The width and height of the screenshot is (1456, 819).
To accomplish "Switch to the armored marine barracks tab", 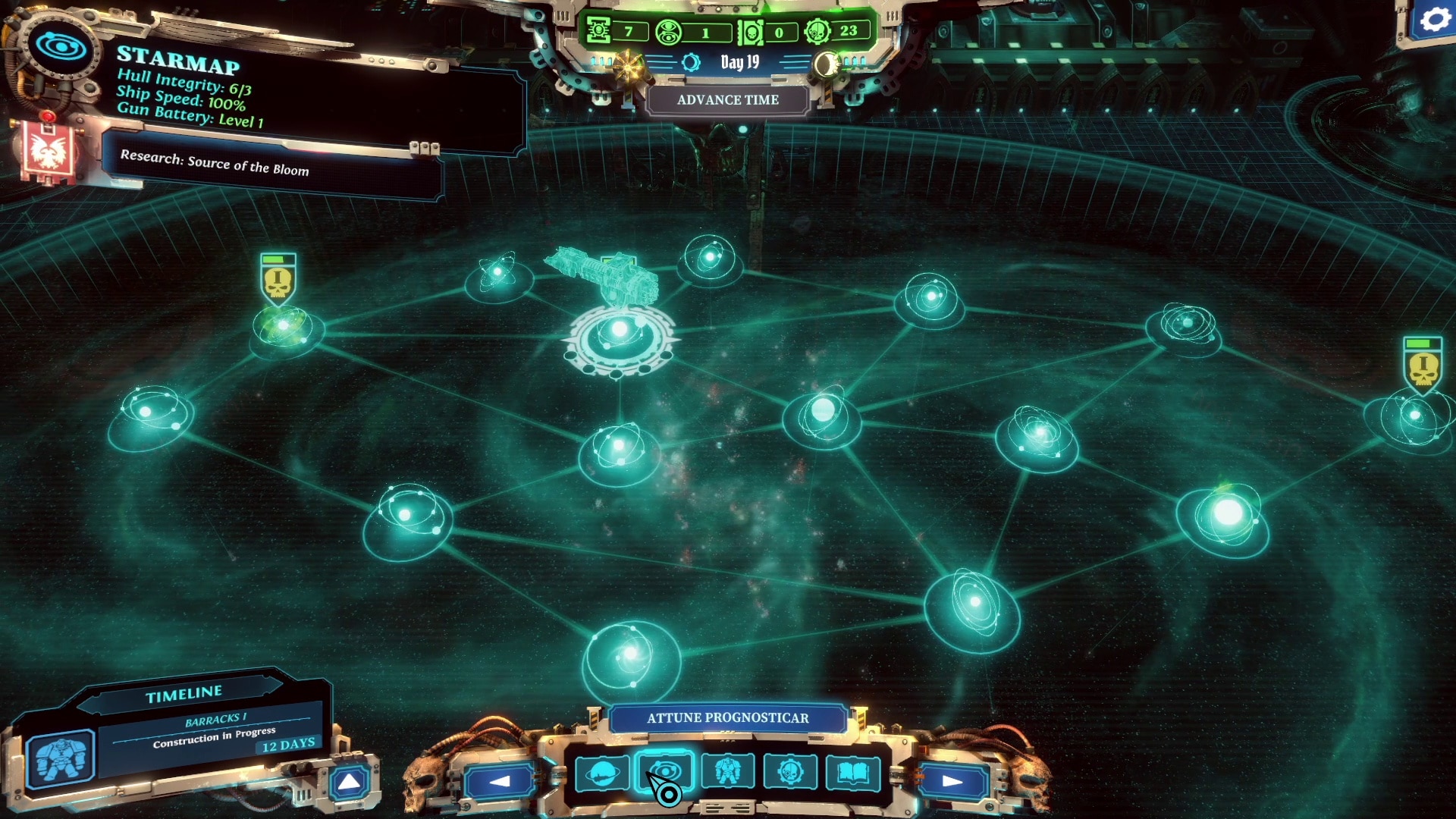I will coord(727,772).
